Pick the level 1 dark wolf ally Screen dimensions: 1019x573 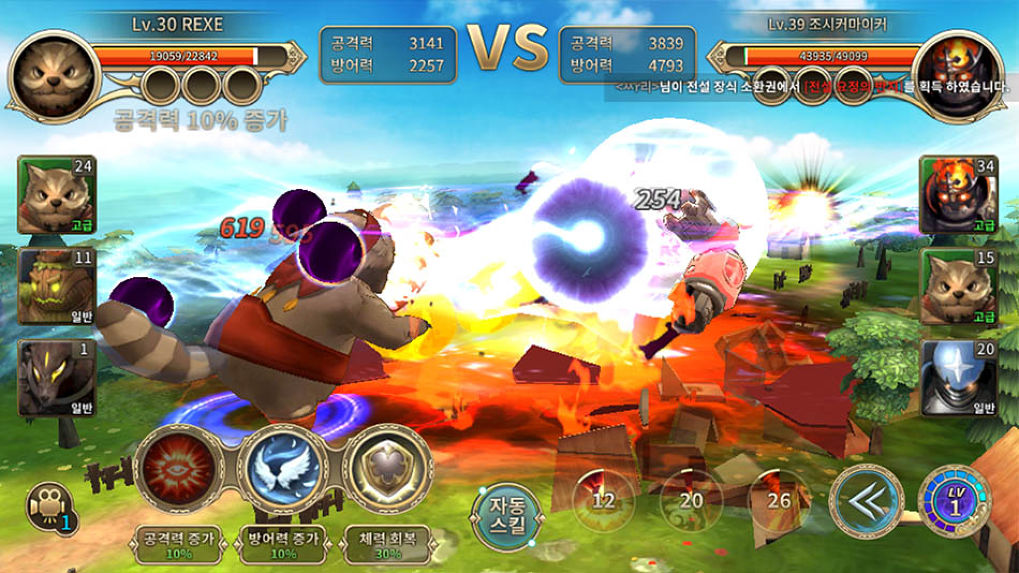[x=55, y=378]
